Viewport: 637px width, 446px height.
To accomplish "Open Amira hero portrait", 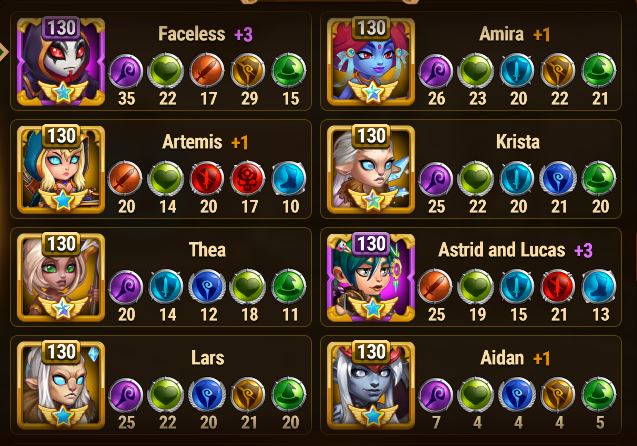I will click(372, 62).
